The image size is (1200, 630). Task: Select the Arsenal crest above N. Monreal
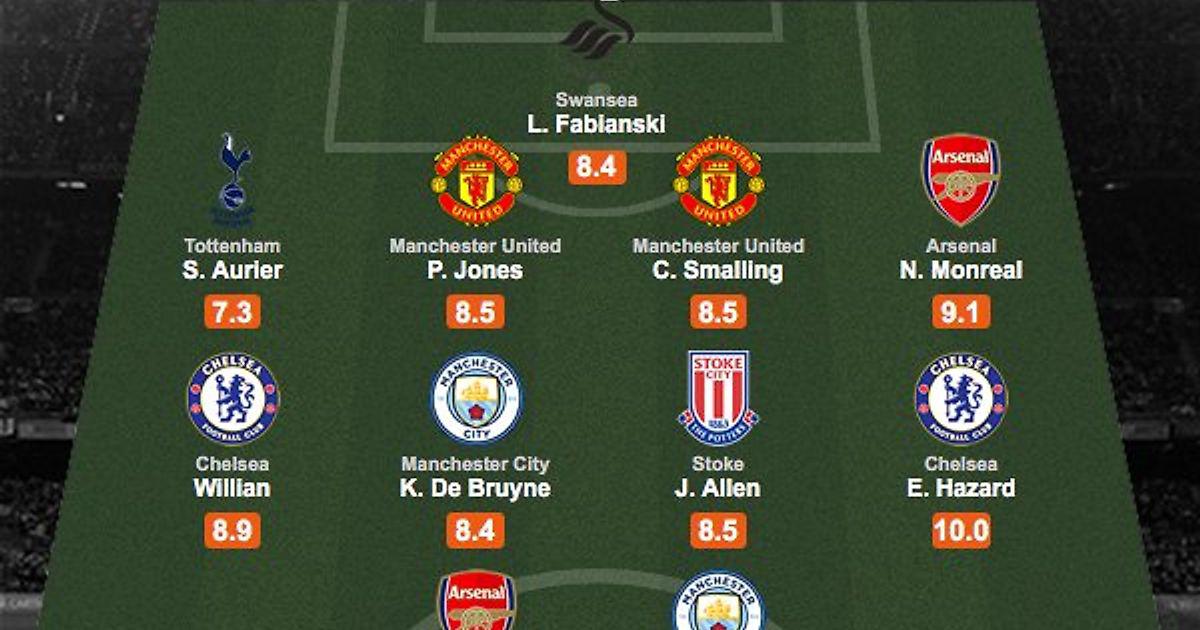point(960,180)
